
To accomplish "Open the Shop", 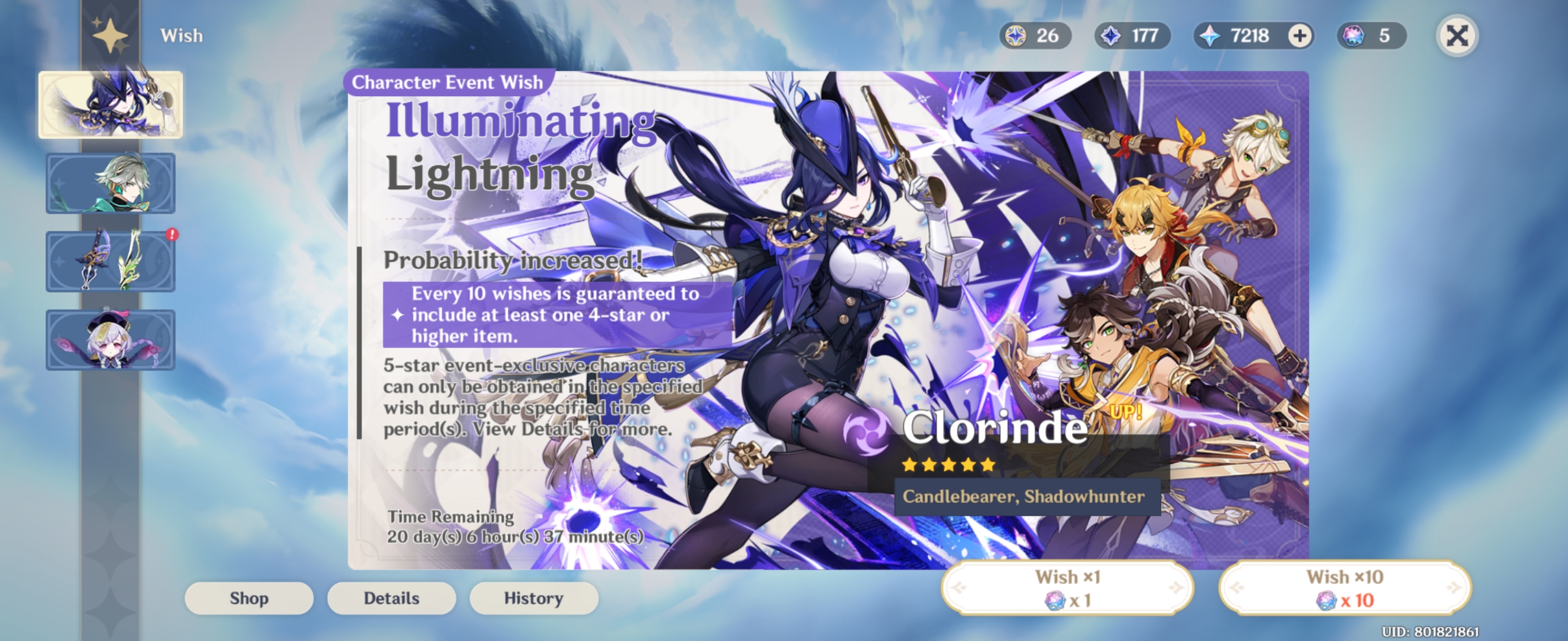I will (248, 598).
